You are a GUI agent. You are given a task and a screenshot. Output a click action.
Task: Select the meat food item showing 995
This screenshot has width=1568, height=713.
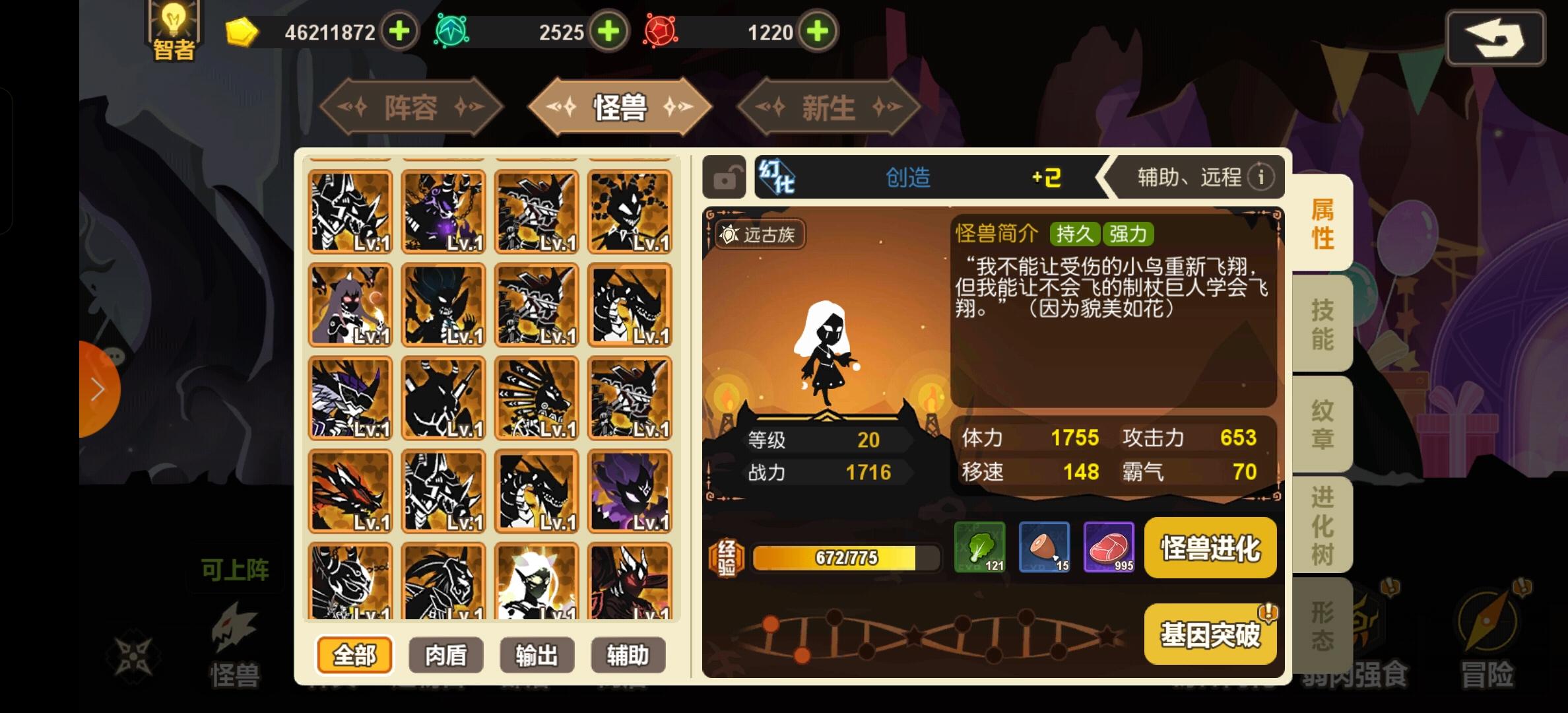tap(1109, 547)
